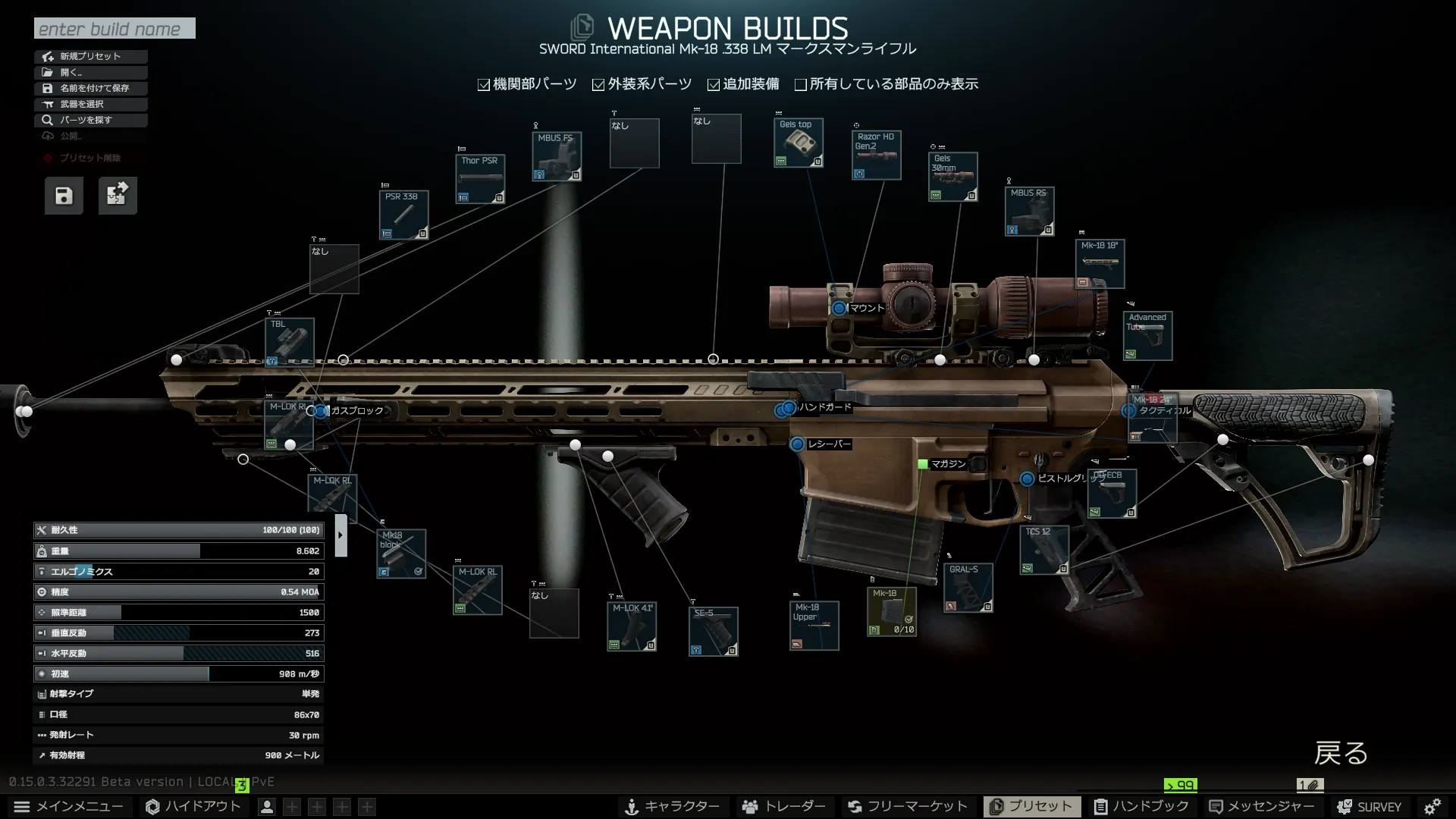Open the empty なし slot near the foregrip
The image size is (1456, 819).
pos(554,614)
